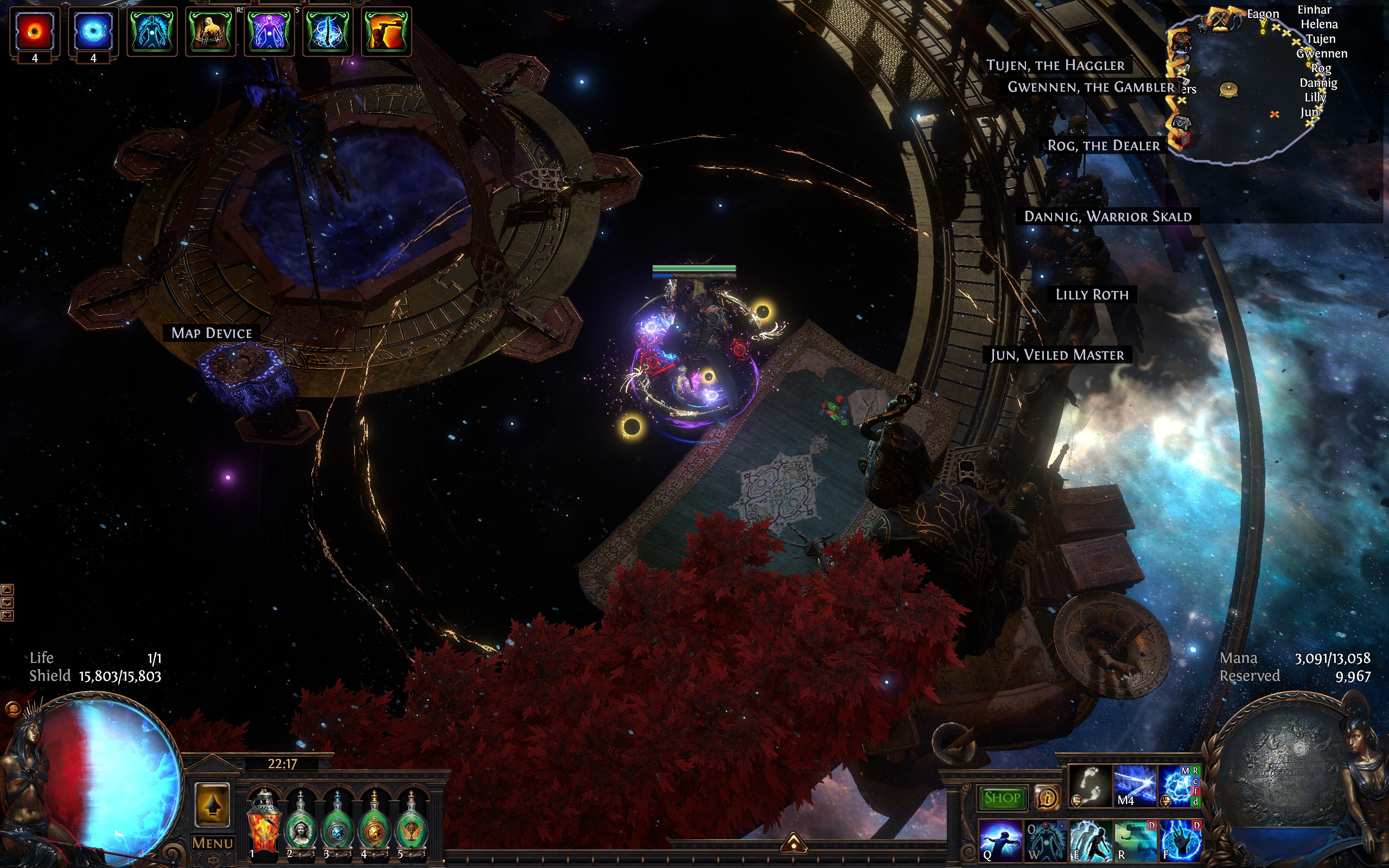Select the blue lightning orb skill slot
This screenshot has width=1389, height=868.
tap(1179, 787)
